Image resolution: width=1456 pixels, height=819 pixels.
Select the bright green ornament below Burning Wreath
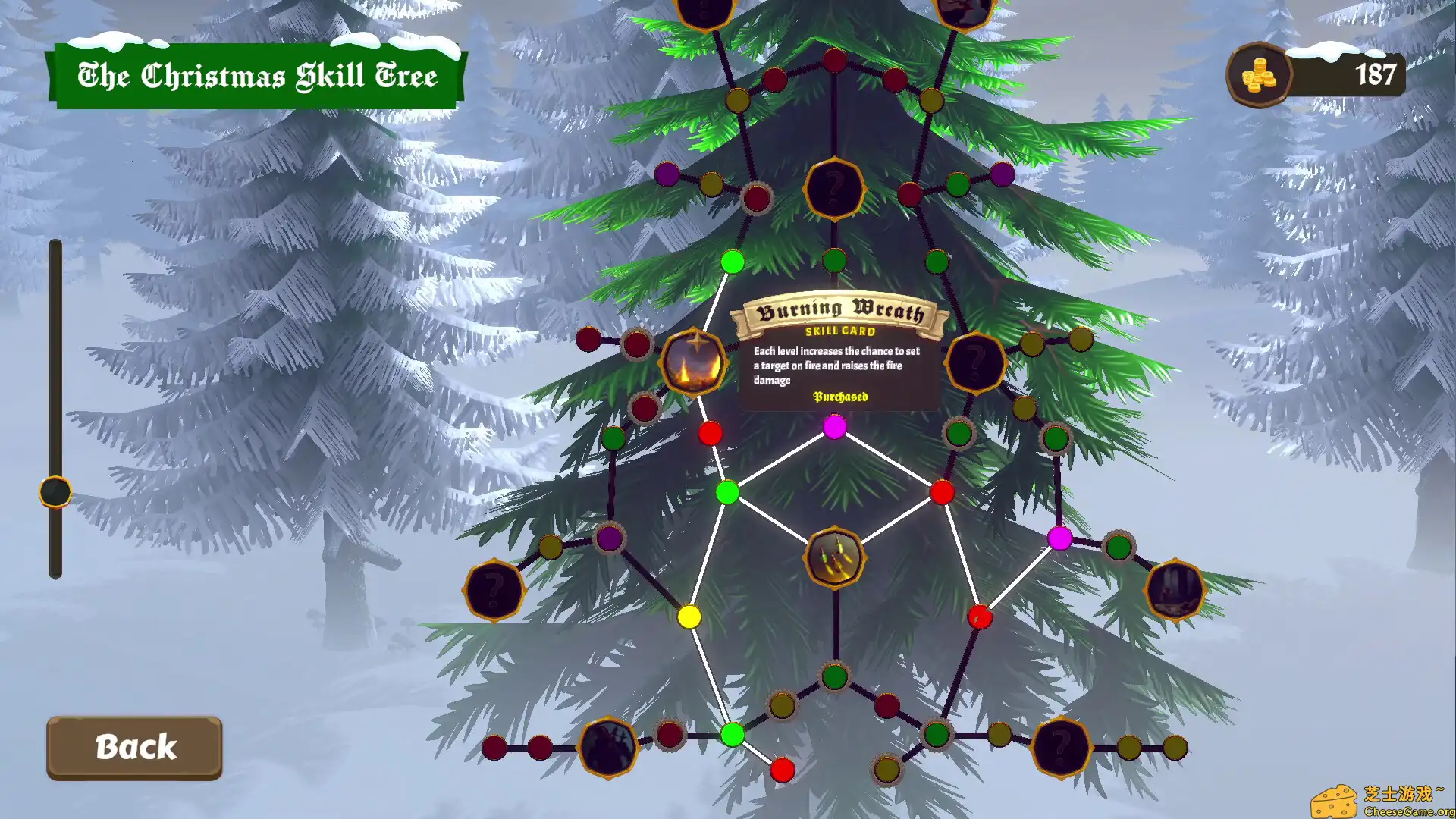726,492
